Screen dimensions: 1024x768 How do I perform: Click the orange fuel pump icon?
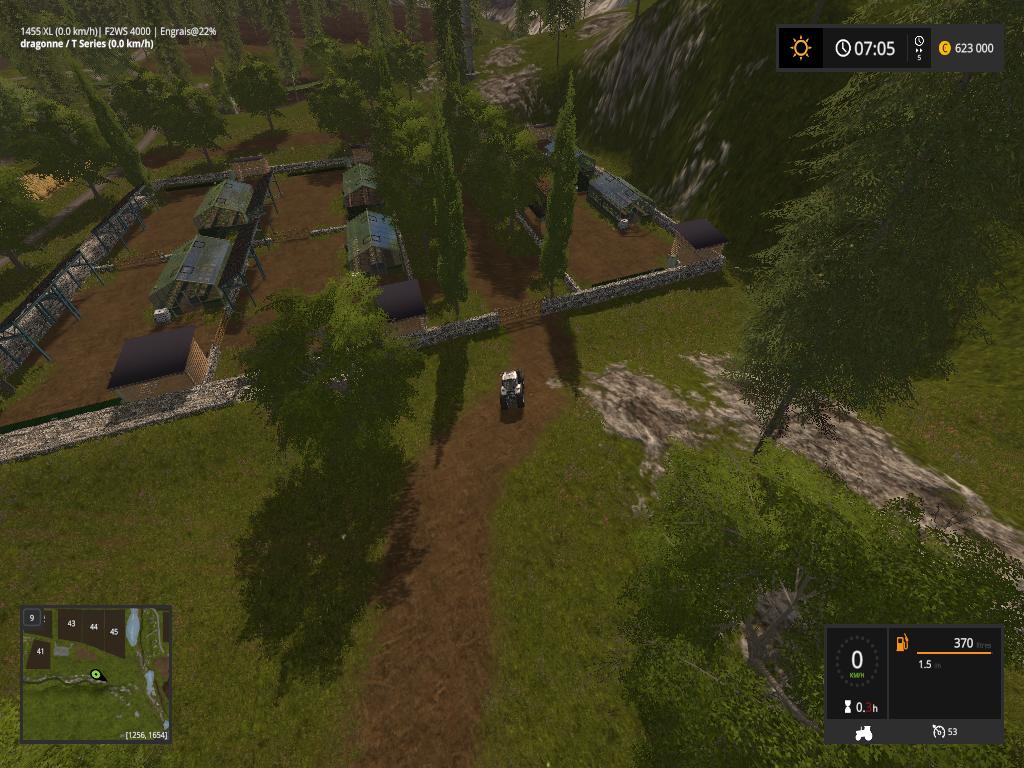tap(902, 643)
